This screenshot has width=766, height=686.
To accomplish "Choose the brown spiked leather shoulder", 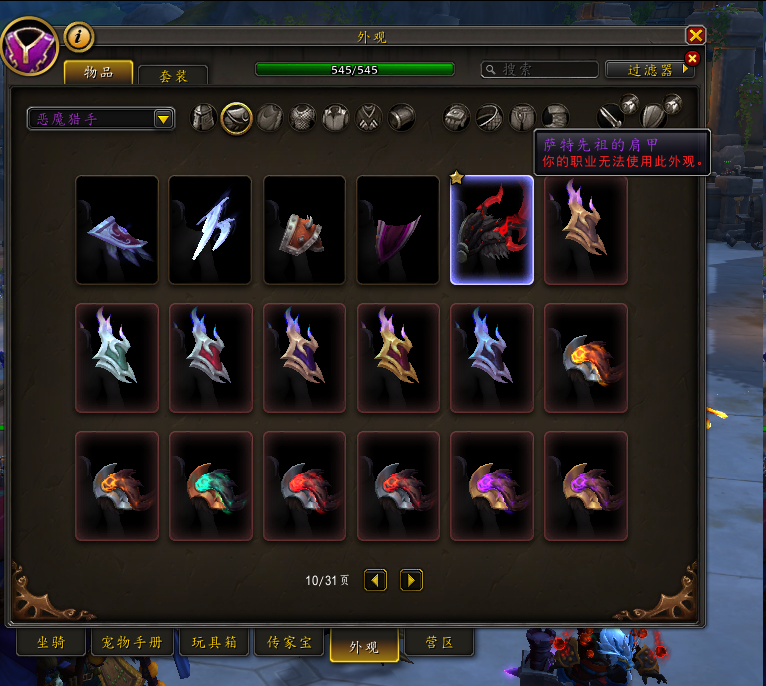I will coord(304,230).
